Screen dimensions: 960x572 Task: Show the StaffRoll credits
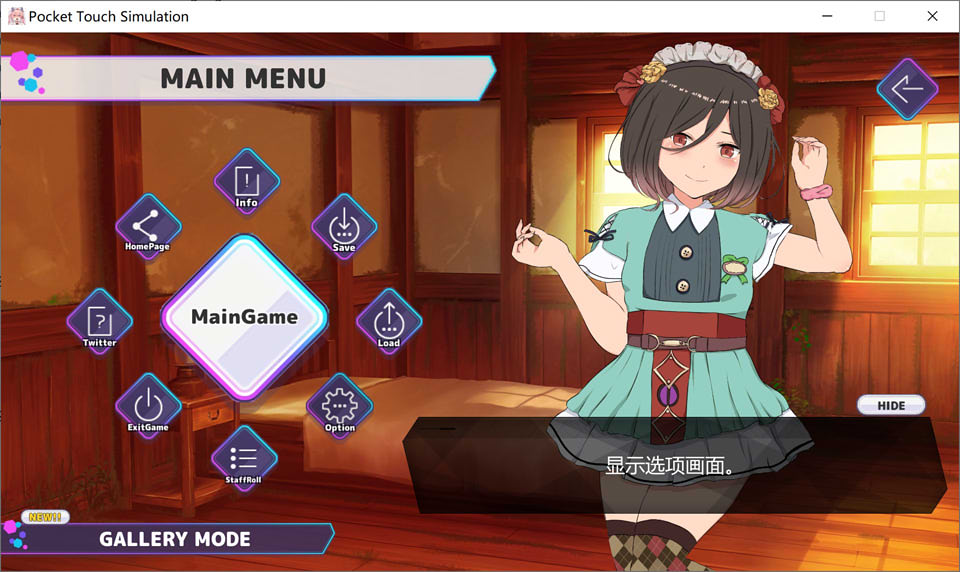pyautogui.click(x=244, y=459)
